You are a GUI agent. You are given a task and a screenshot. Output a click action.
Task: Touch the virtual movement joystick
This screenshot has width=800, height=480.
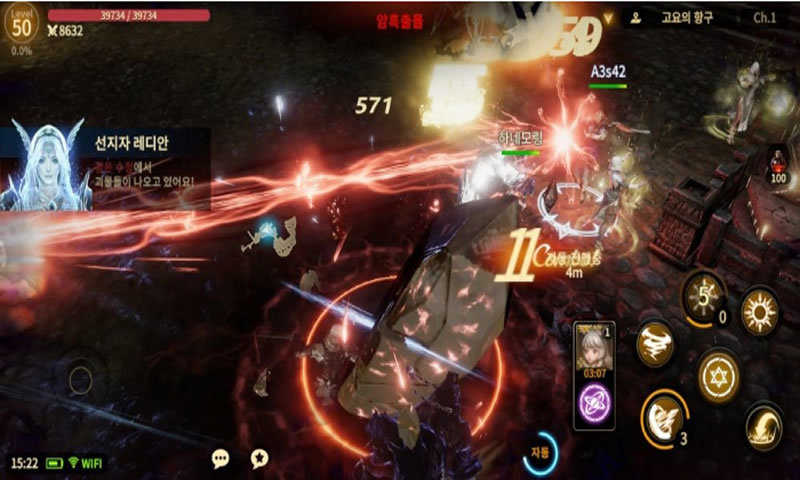(x=80, y=380)
